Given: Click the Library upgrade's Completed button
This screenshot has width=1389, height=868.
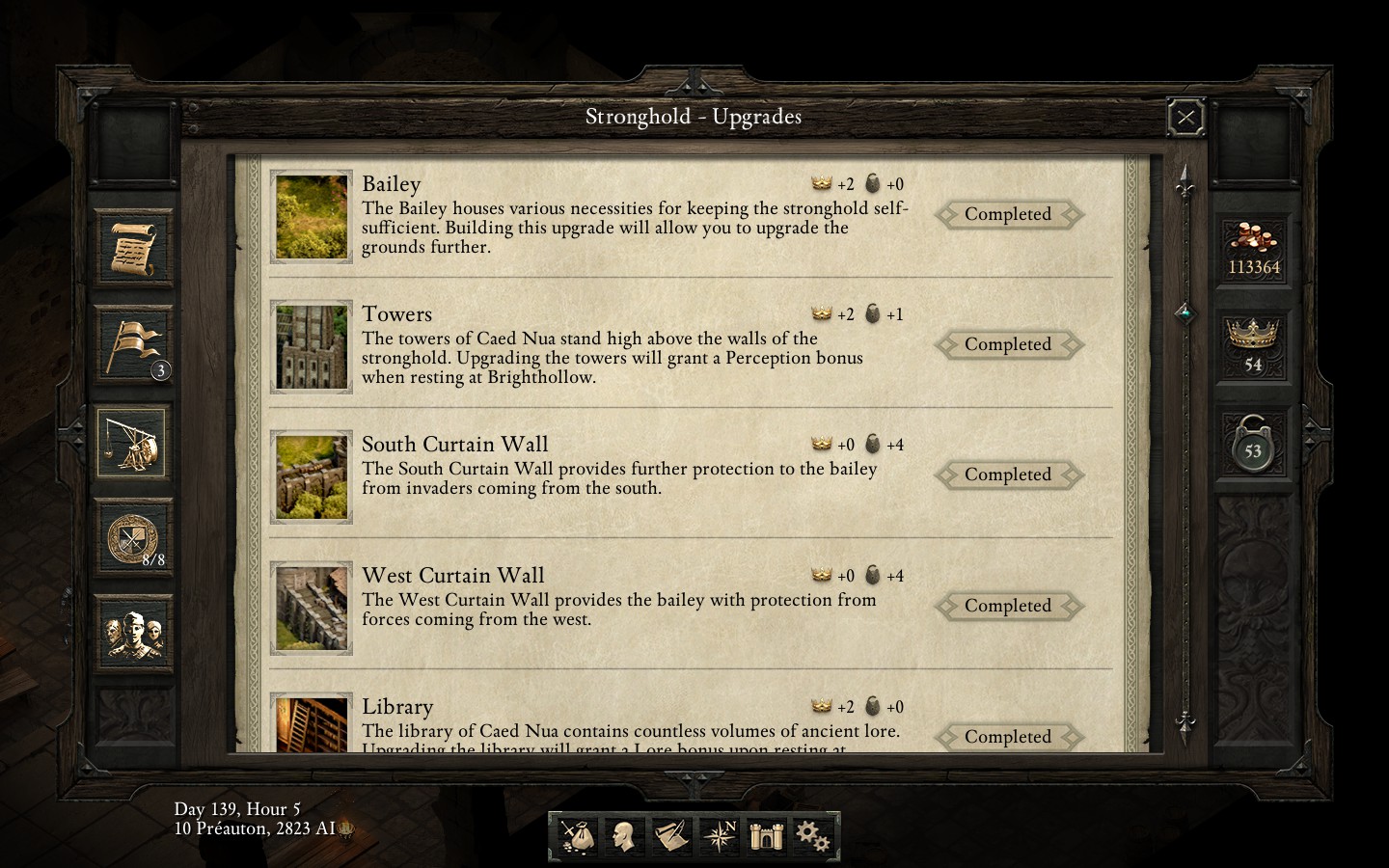Looking at the screenshot, I should coord(1007,737).
